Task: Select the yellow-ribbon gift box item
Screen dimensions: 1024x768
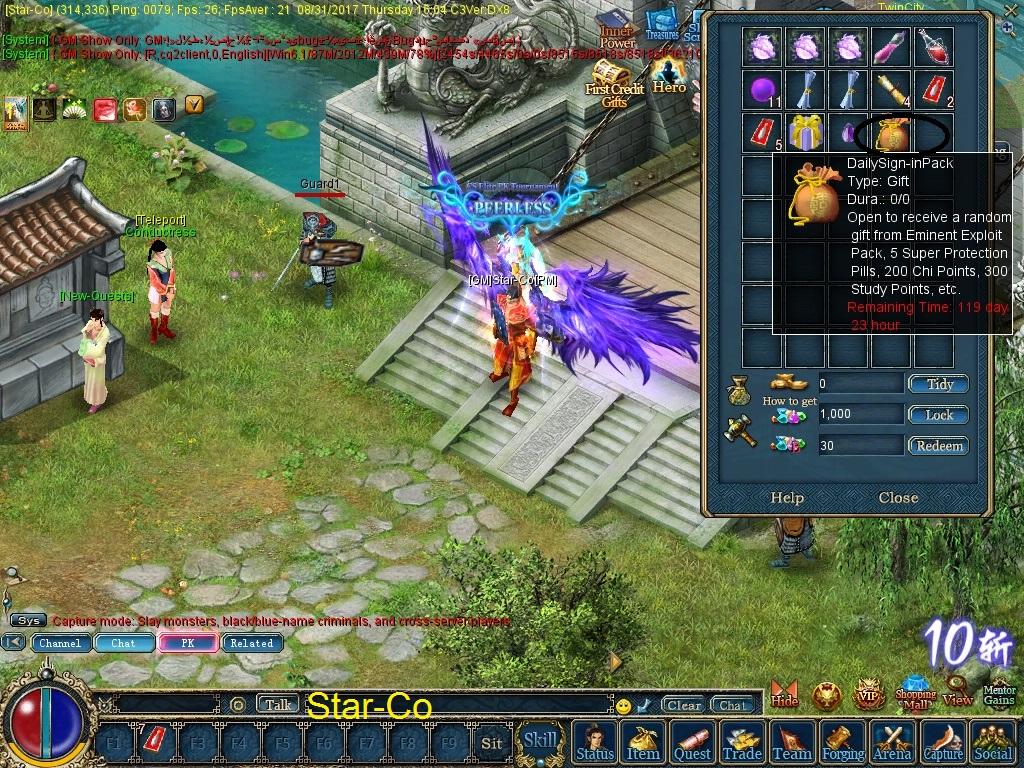Action: point(805,133)
